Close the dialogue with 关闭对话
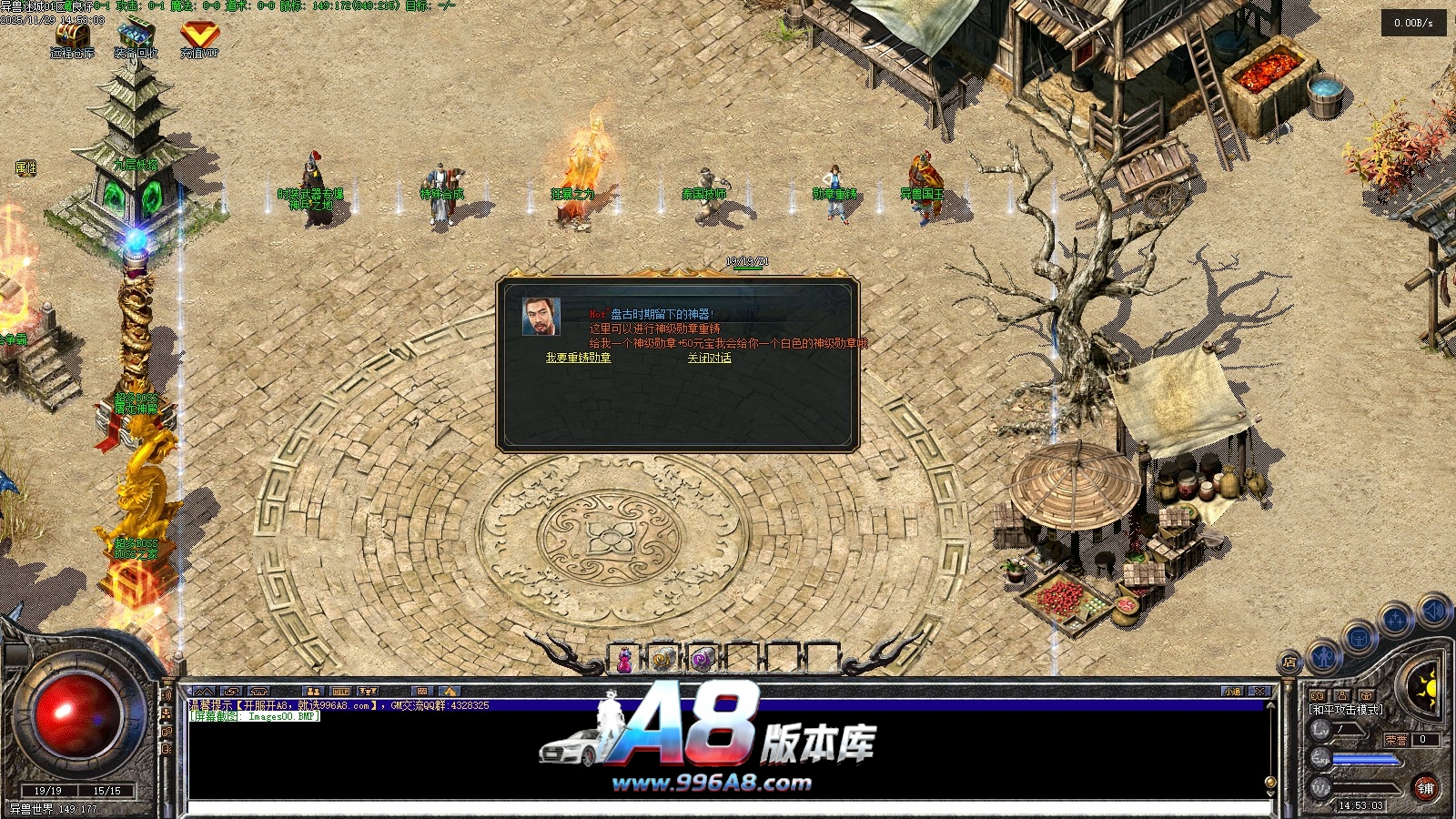Viewport: 1456px width, 819px height. click(709, 358)
